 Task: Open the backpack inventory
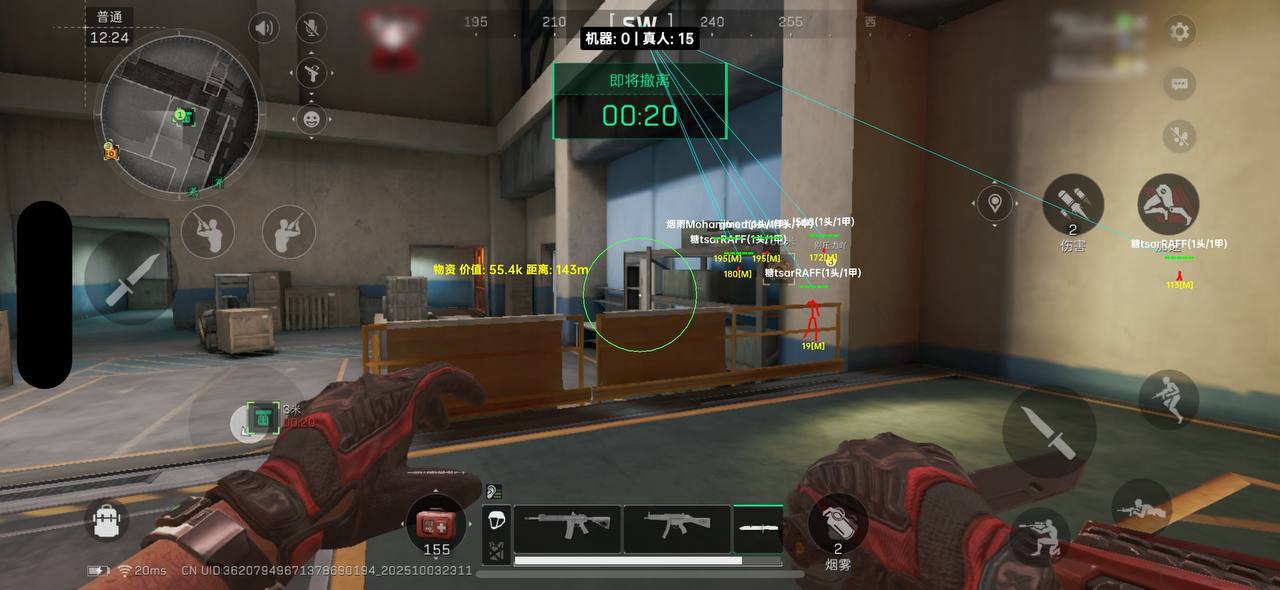108,521
